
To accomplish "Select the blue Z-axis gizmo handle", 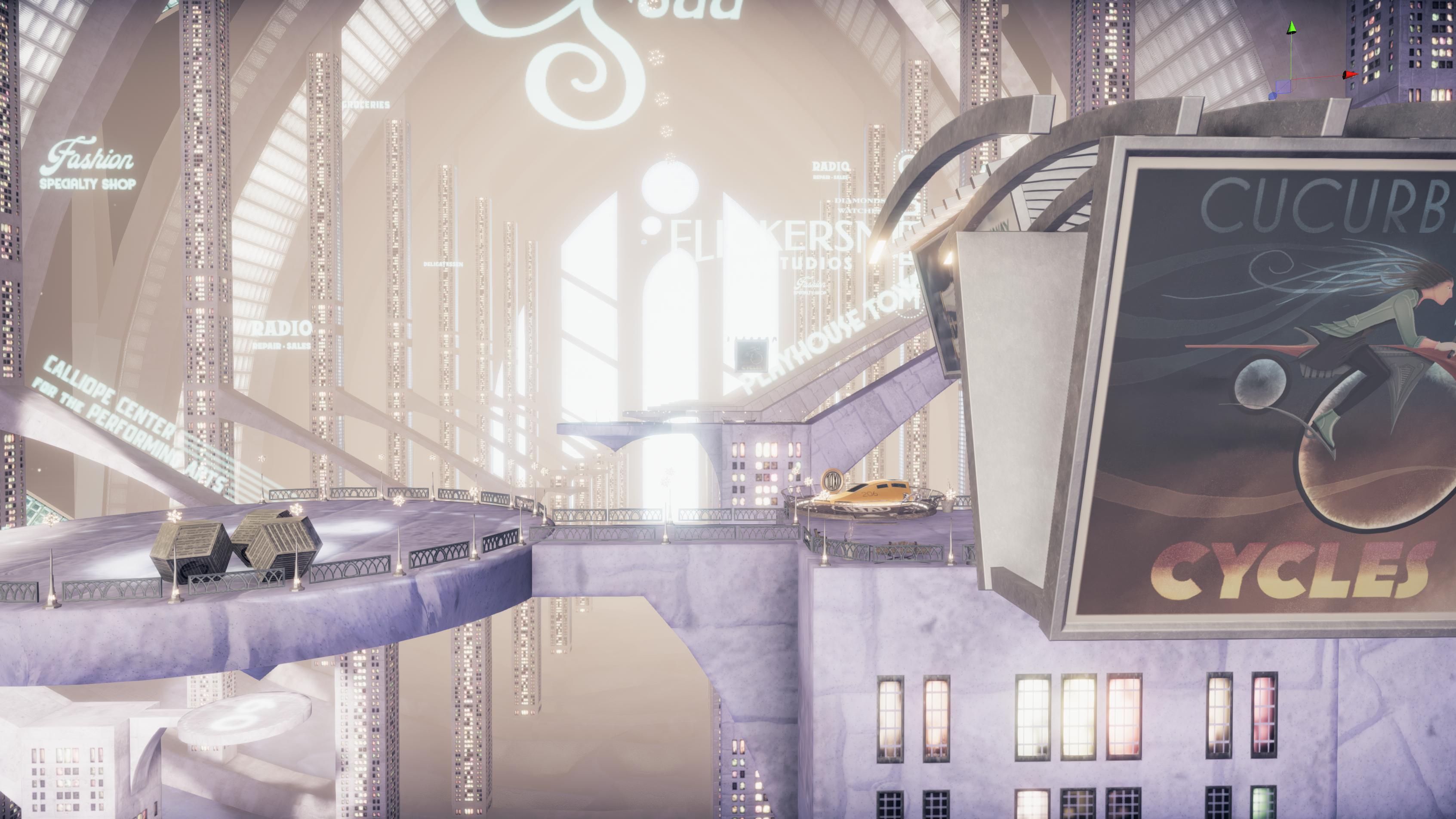I will (1272, 96).
